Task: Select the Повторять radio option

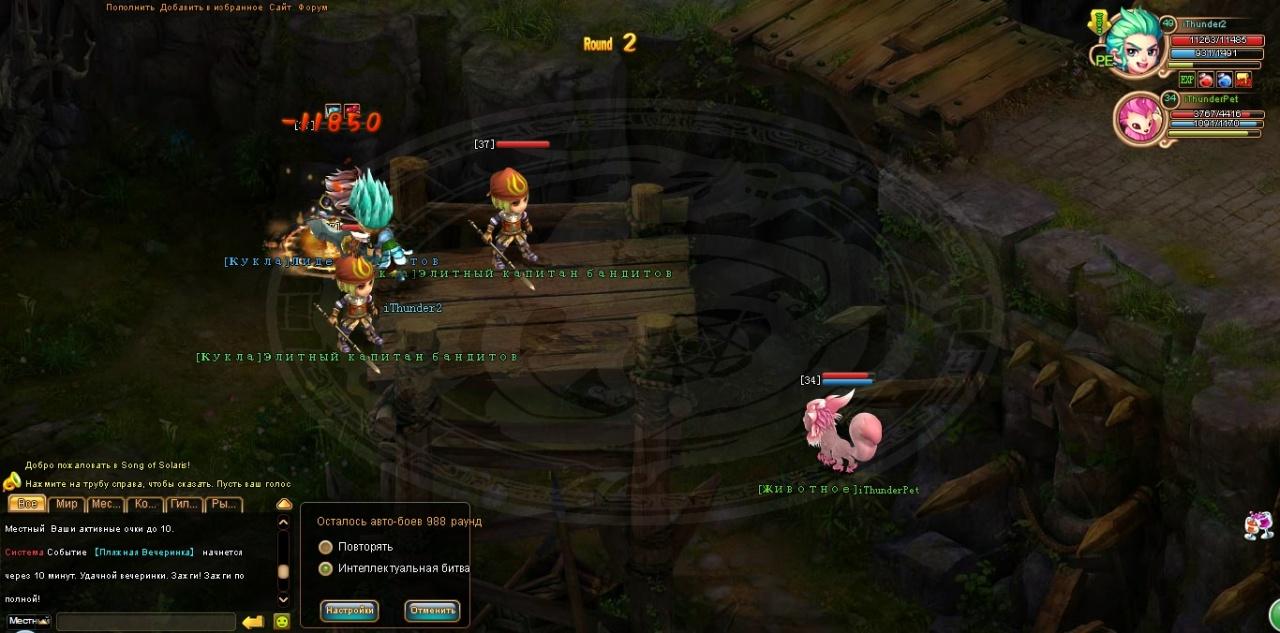Action: click(x=326, y=547)
